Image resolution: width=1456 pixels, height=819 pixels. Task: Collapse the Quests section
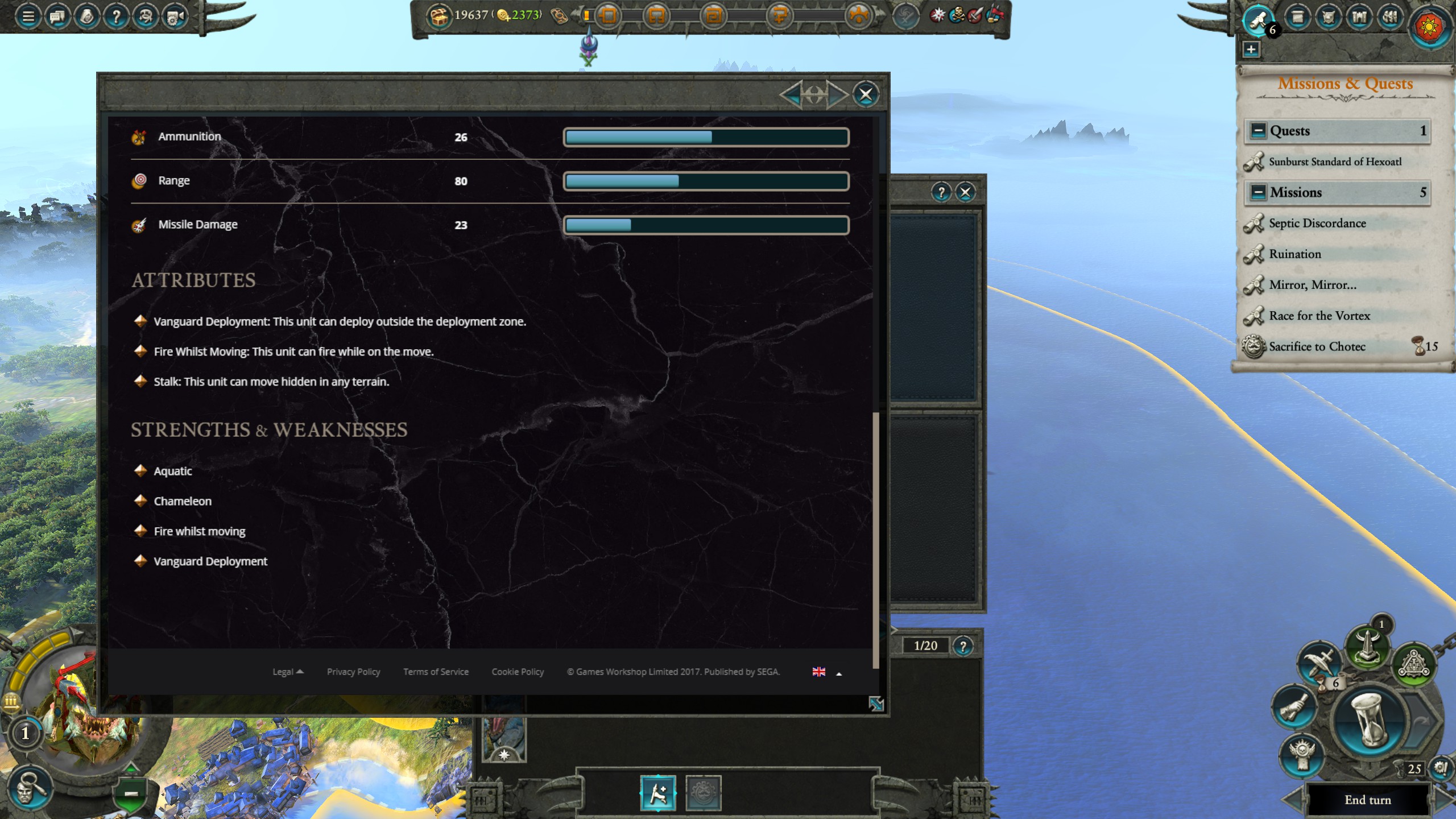[1258, 131]
